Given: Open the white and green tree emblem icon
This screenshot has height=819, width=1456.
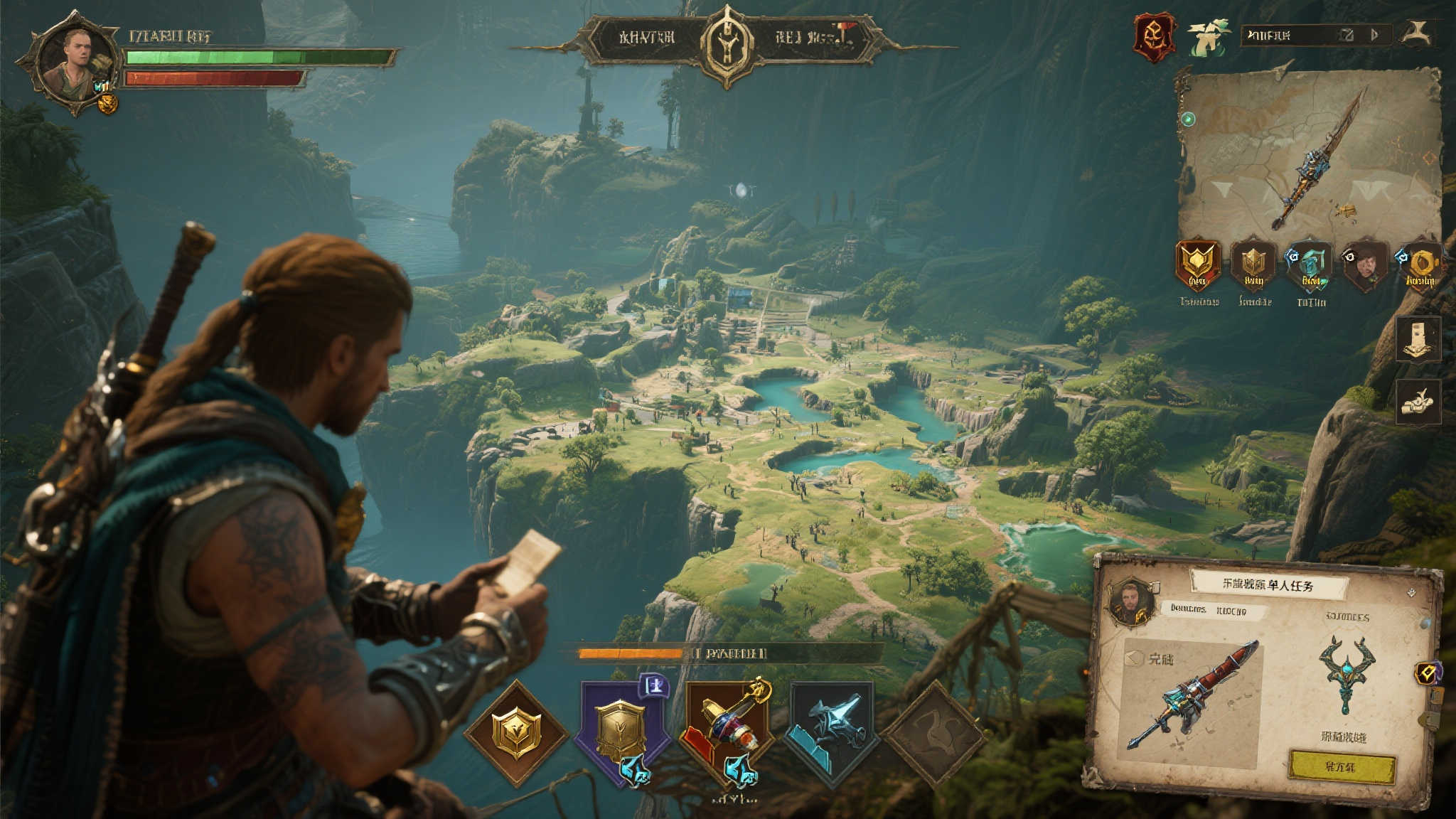Looking at the screenshot, I should [x=1207, y=38].
